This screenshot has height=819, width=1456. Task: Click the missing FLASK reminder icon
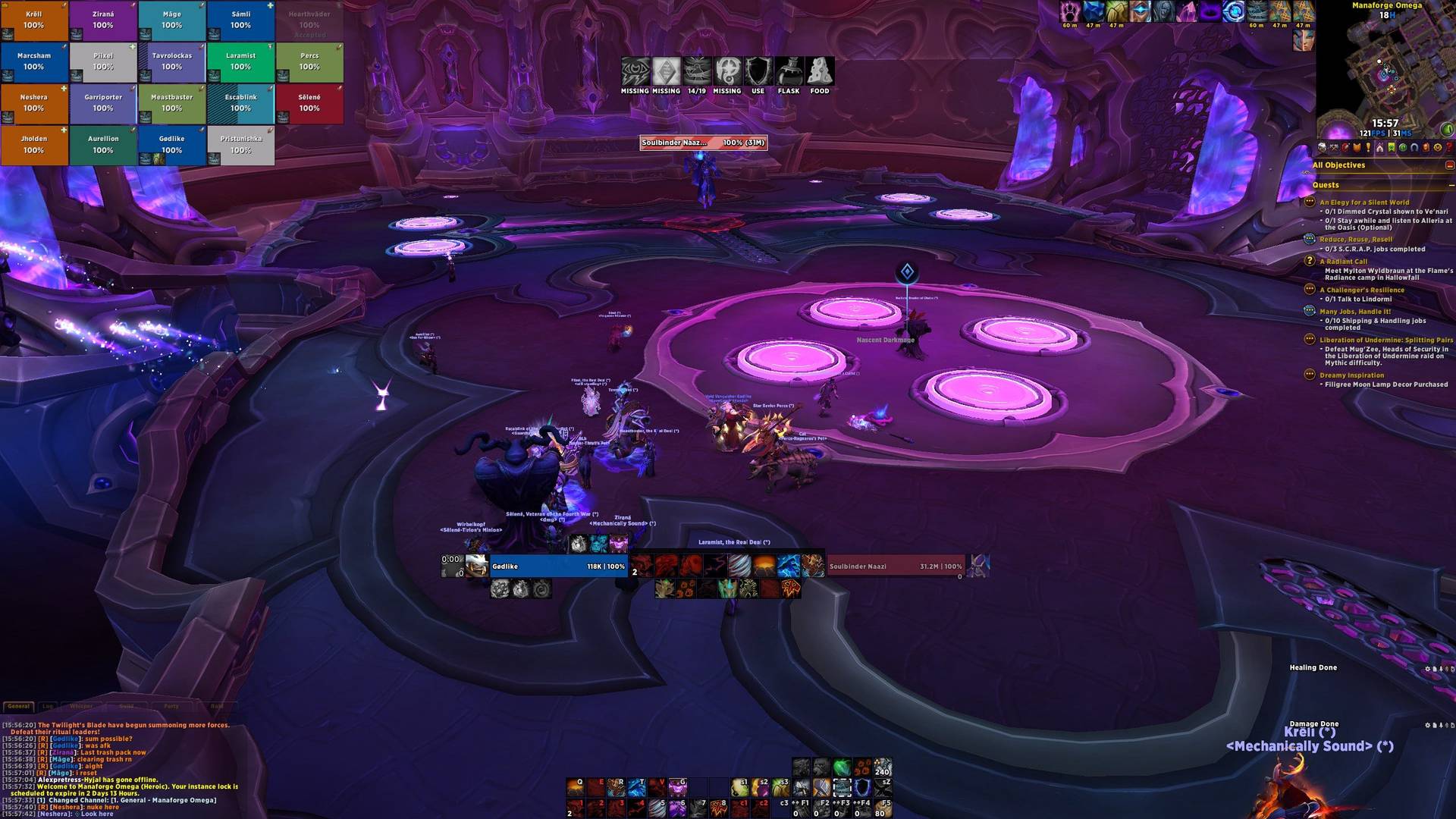pyautogui.click(x=789, y=72)
